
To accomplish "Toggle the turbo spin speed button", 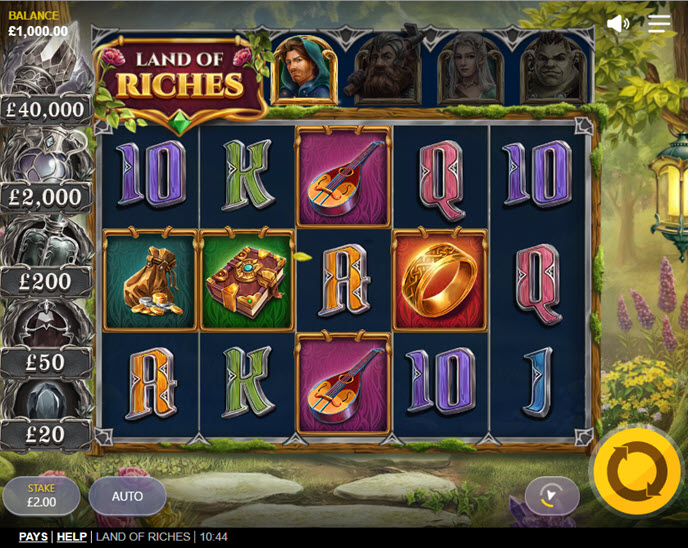I will pos(552,495).
